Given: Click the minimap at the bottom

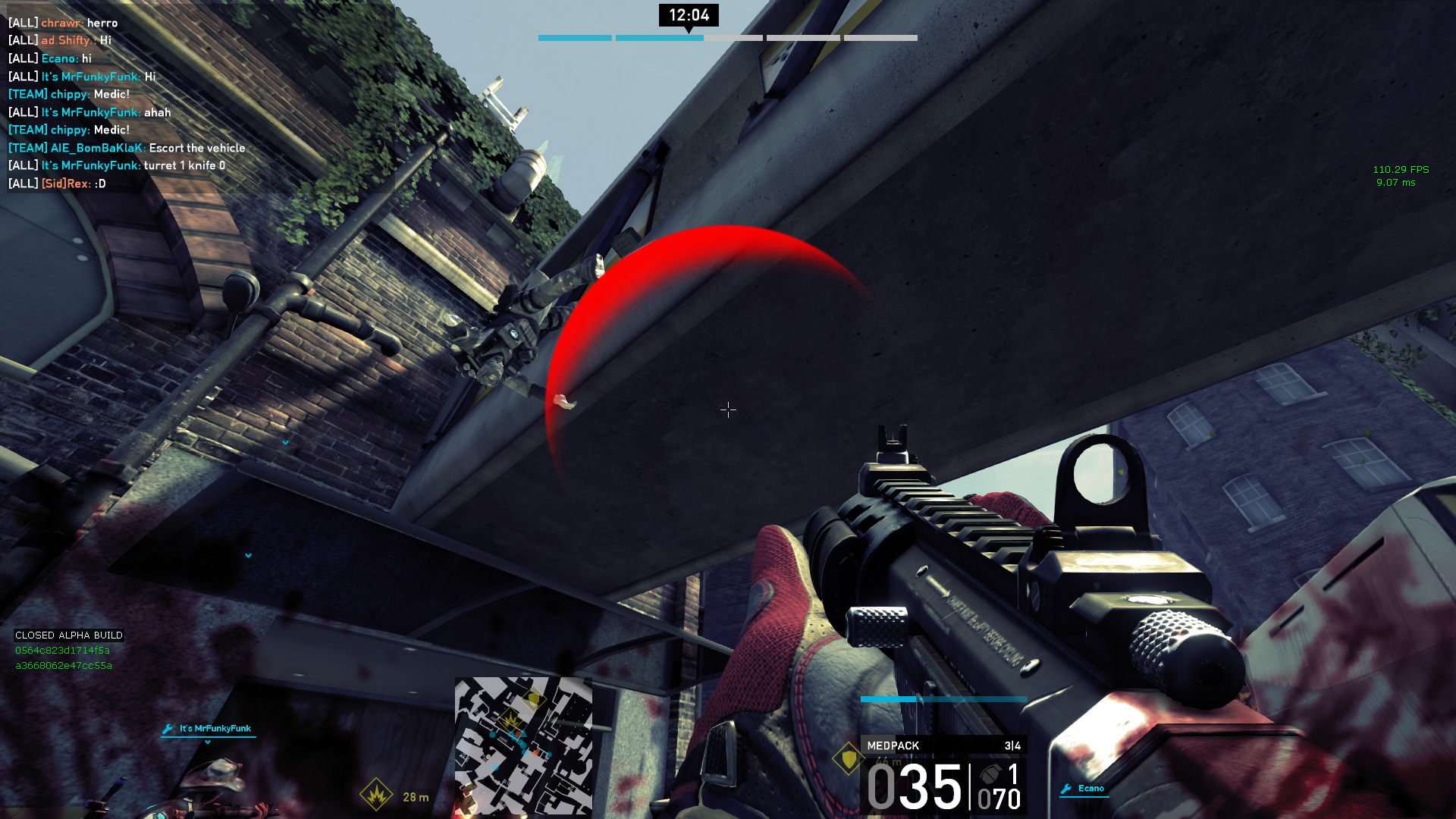Looking at the screenshot, I should click(x=523, y=745).
